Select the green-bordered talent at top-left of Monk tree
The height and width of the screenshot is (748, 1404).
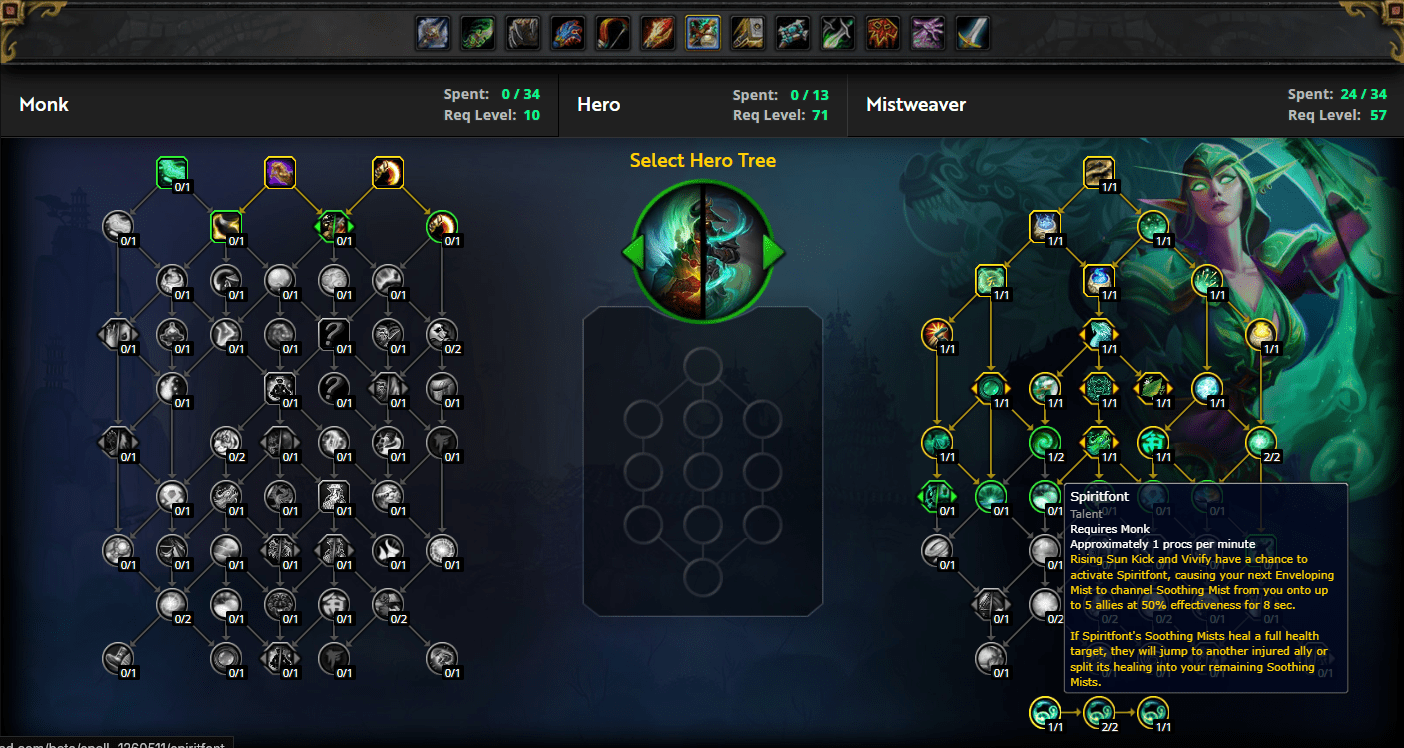coord(171,171)
